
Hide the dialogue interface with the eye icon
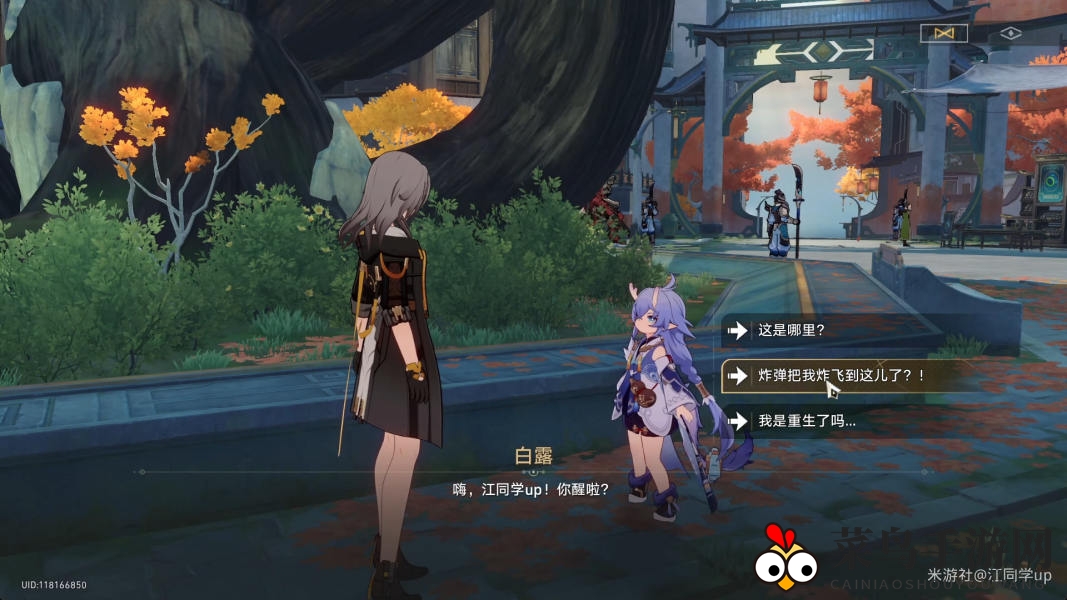coord(1010,33)
